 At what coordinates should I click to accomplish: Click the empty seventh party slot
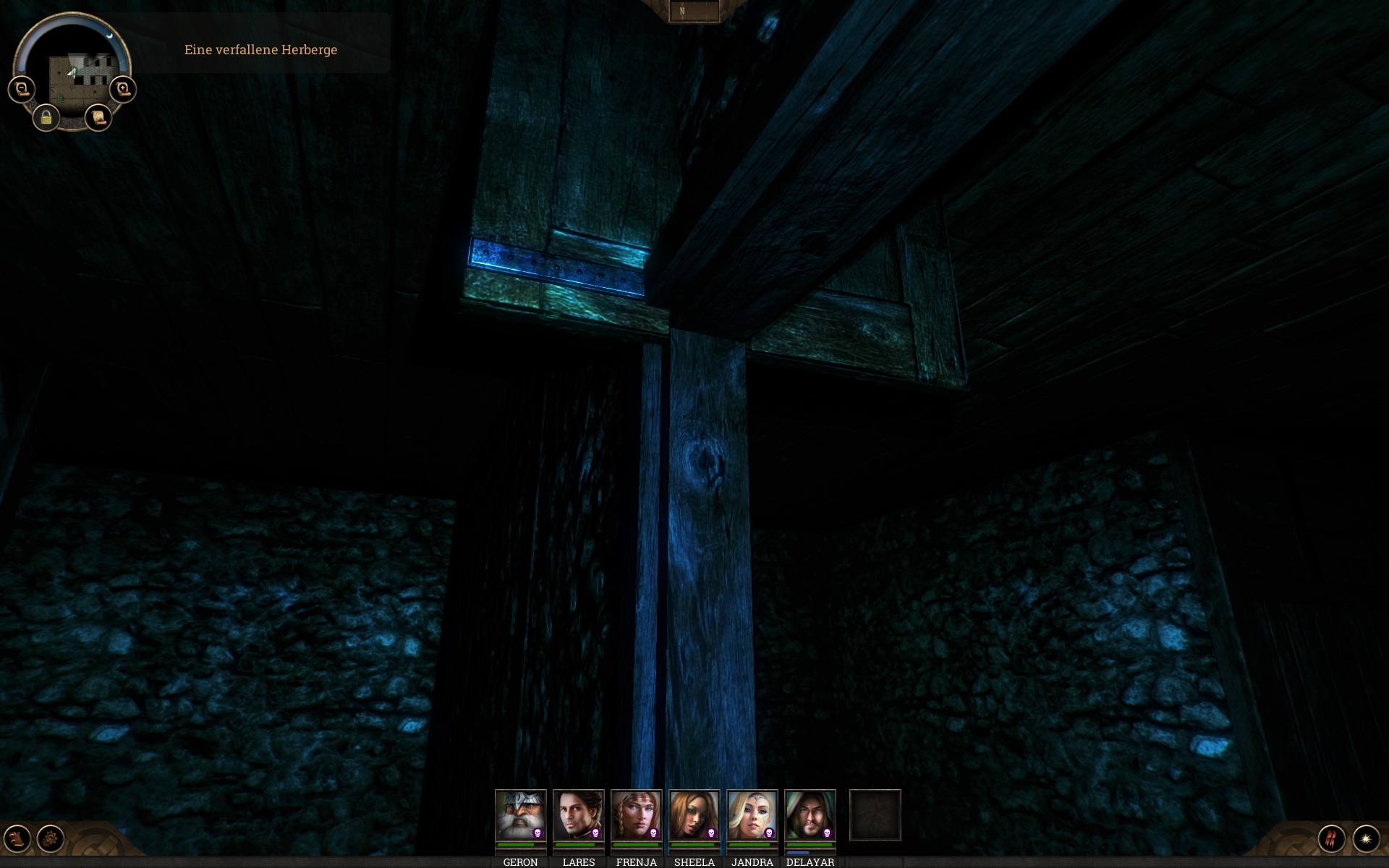877,814
